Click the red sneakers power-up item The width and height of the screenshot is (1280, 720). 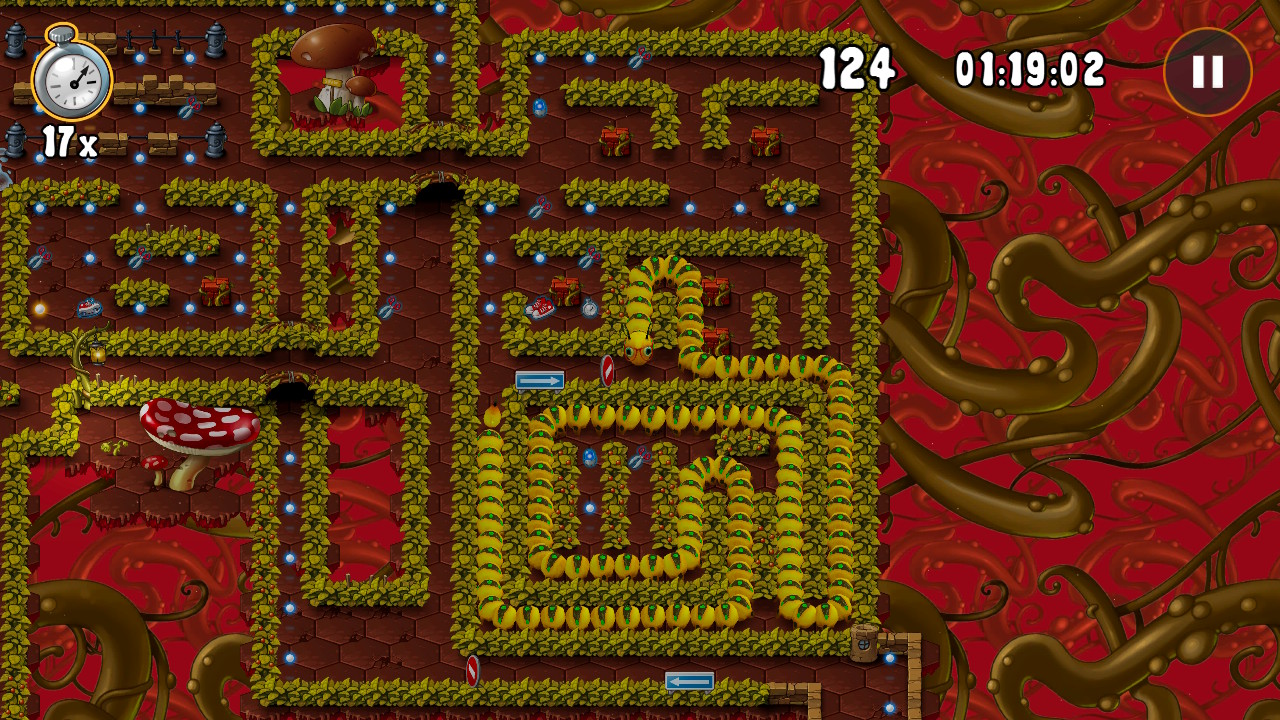click(540, 308)
